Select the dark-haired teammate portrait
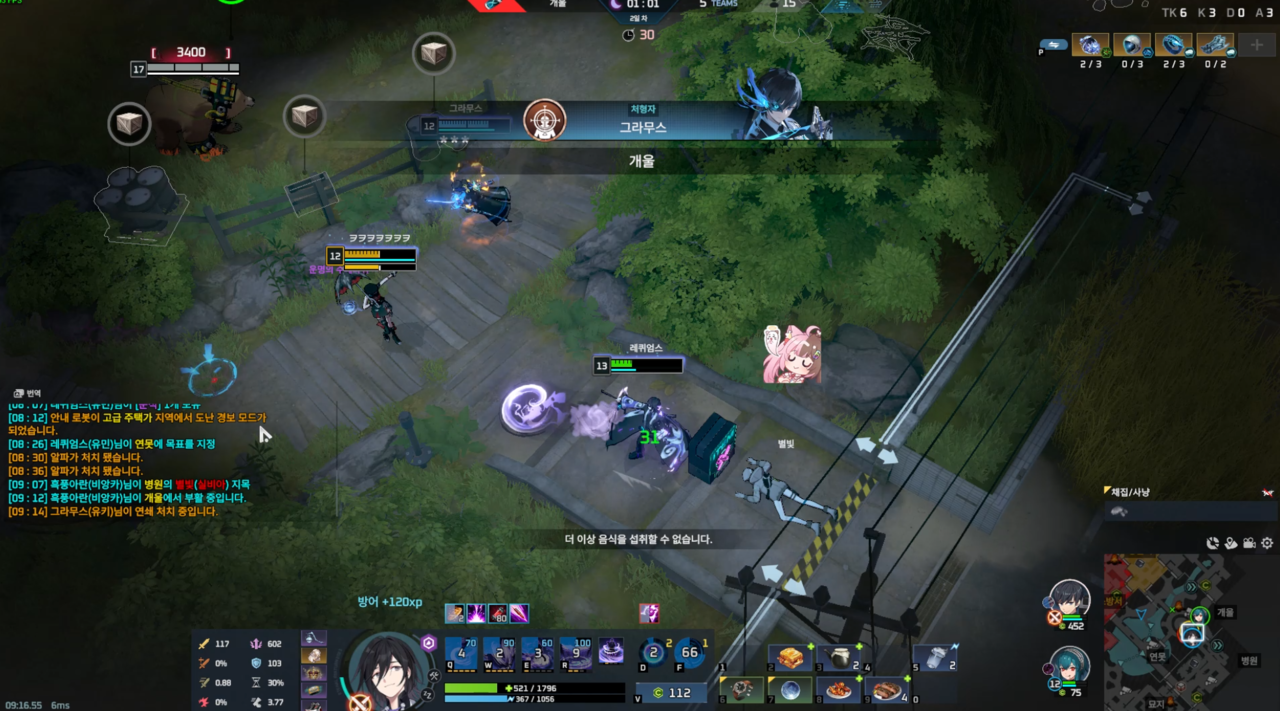1280x711 pixels. point(1069,600)
